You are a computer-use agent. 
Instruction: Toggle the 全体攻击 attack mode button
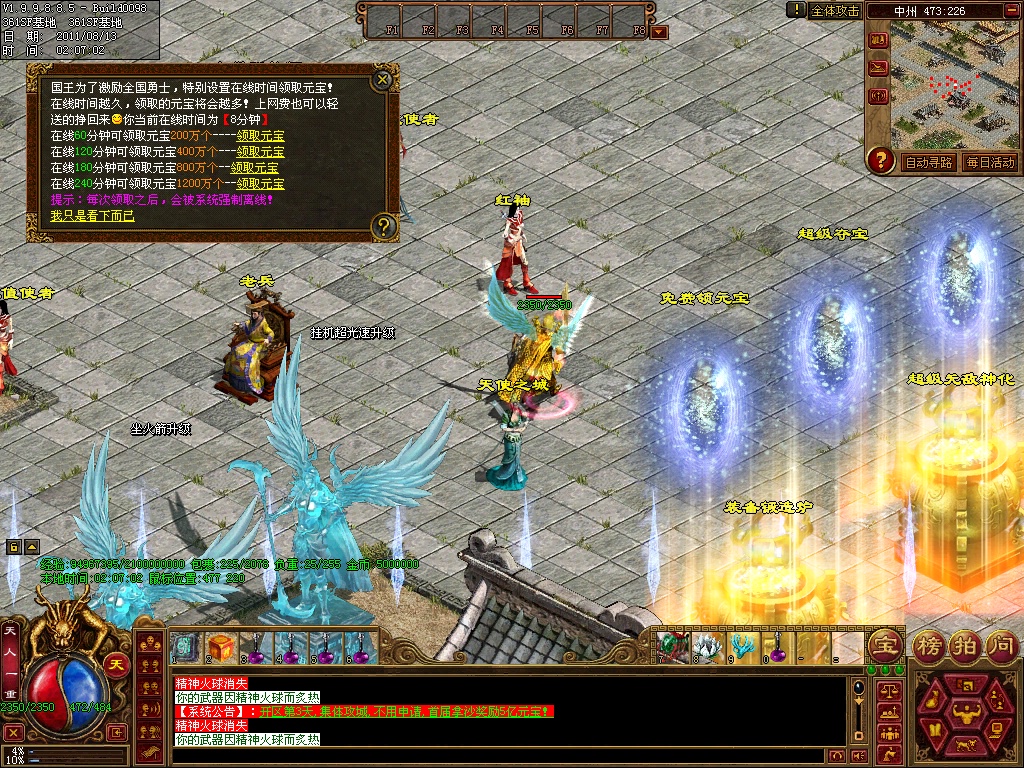pos(834,11)
